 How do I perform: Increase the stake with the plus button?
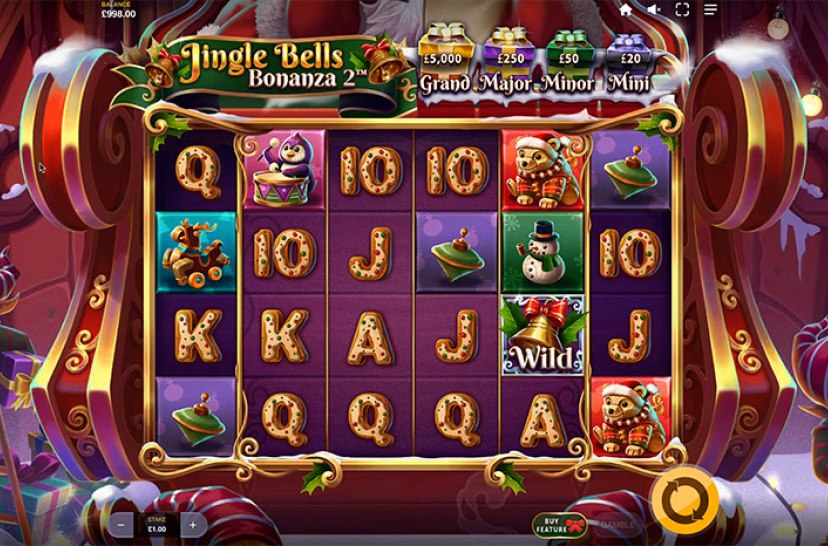(192, 523)
